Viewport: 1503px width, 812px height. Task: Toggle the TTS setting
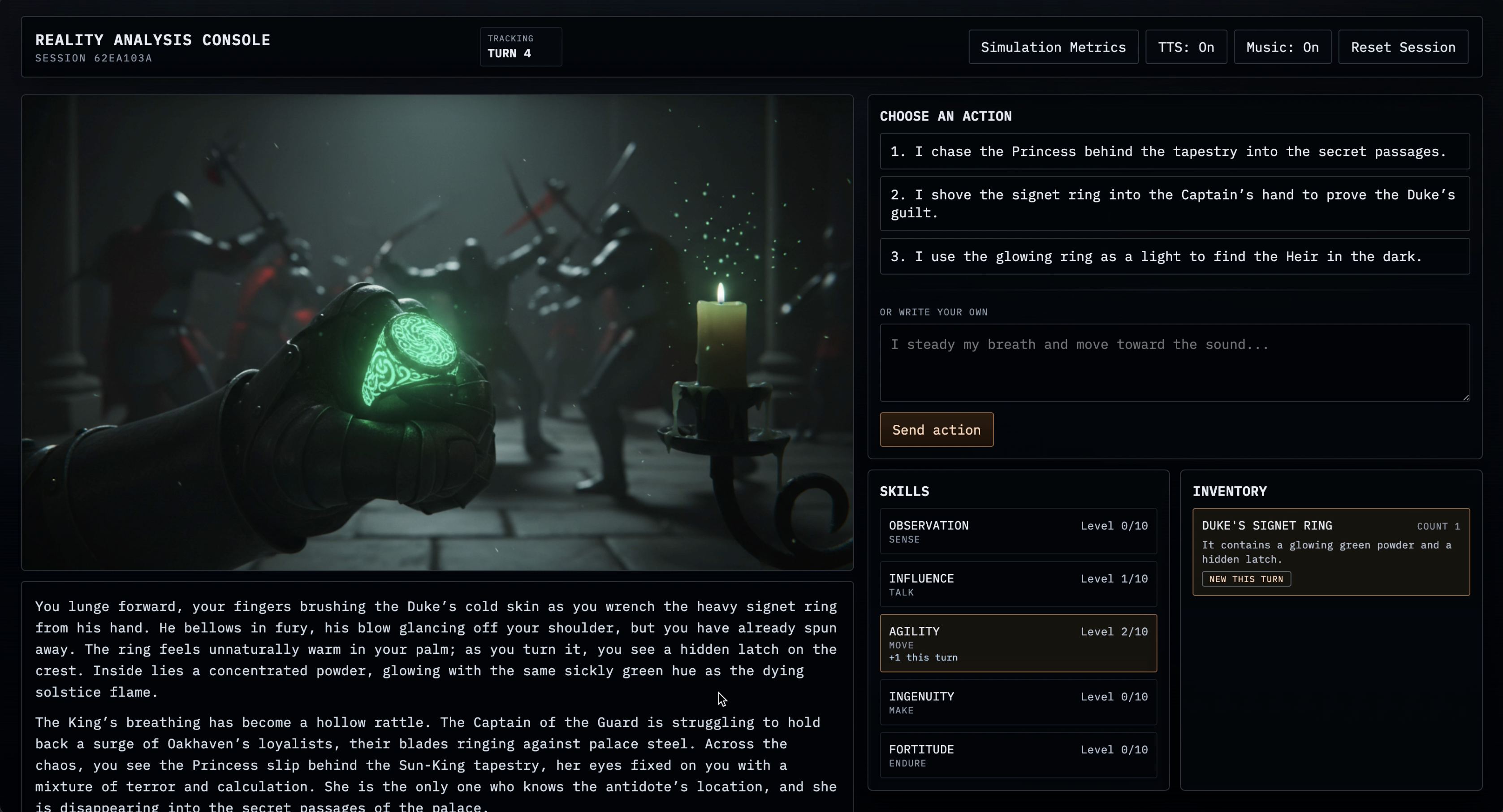1186,47
